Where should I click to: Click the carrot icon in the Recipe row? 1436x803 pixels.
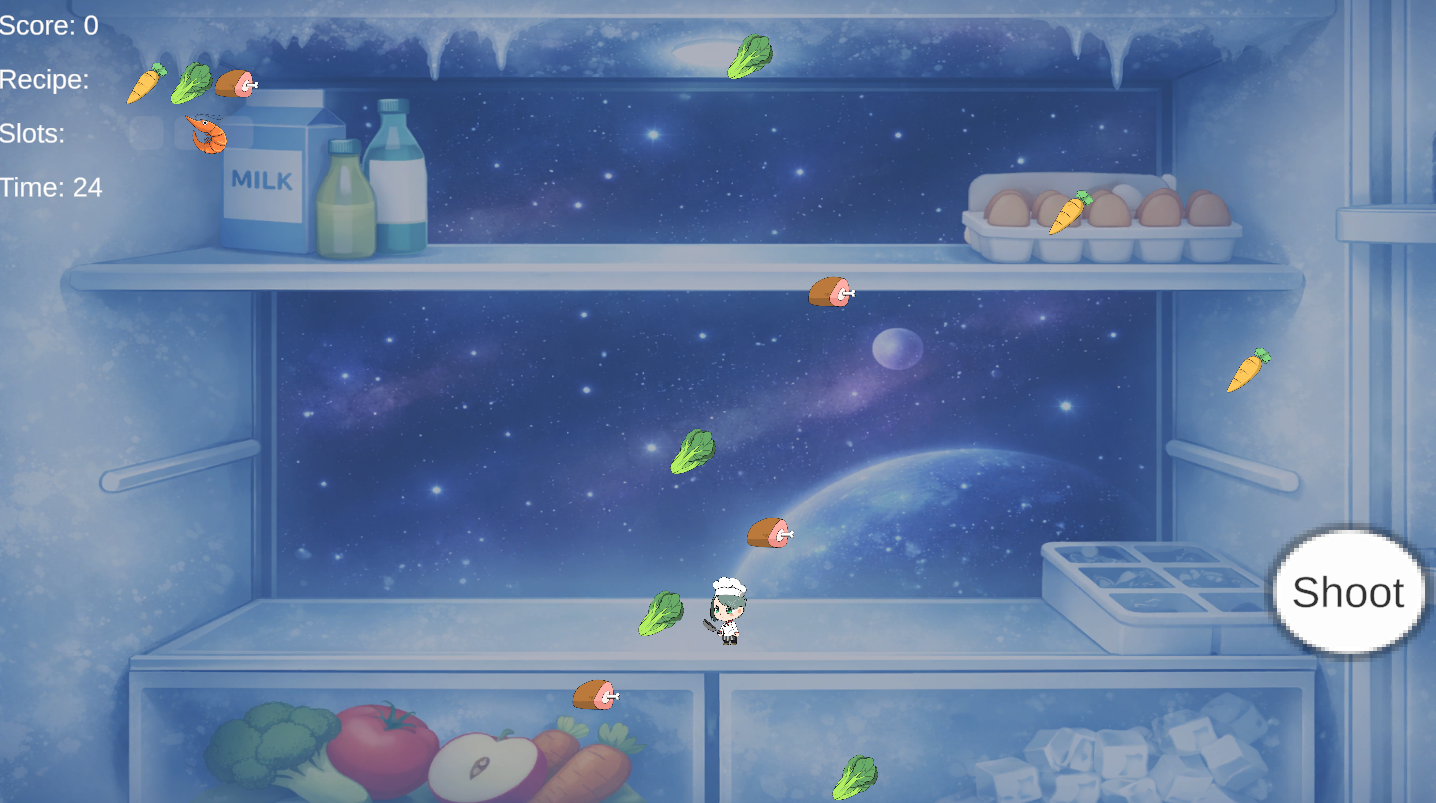click(146, 83)
